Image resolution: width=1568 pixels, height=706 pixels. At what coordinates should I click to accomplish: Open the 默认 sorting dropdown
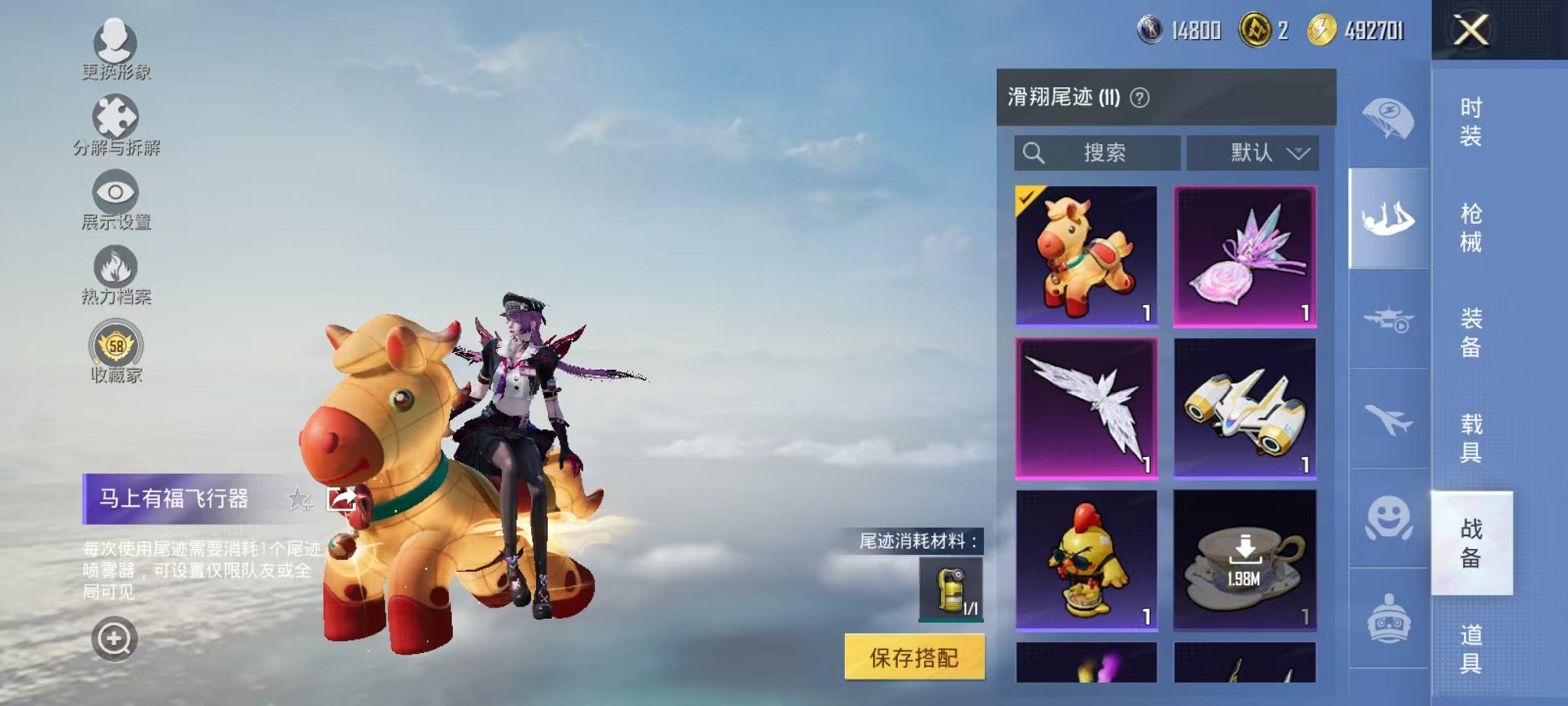coord(1252,152)
